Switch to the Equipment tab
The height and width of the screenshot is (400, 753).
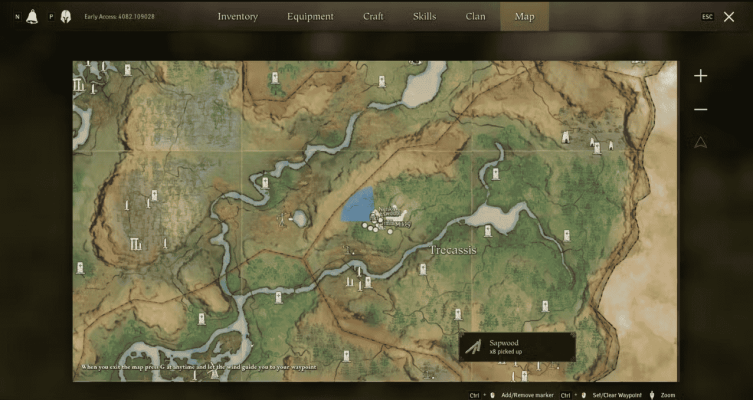tap(309, 16)
